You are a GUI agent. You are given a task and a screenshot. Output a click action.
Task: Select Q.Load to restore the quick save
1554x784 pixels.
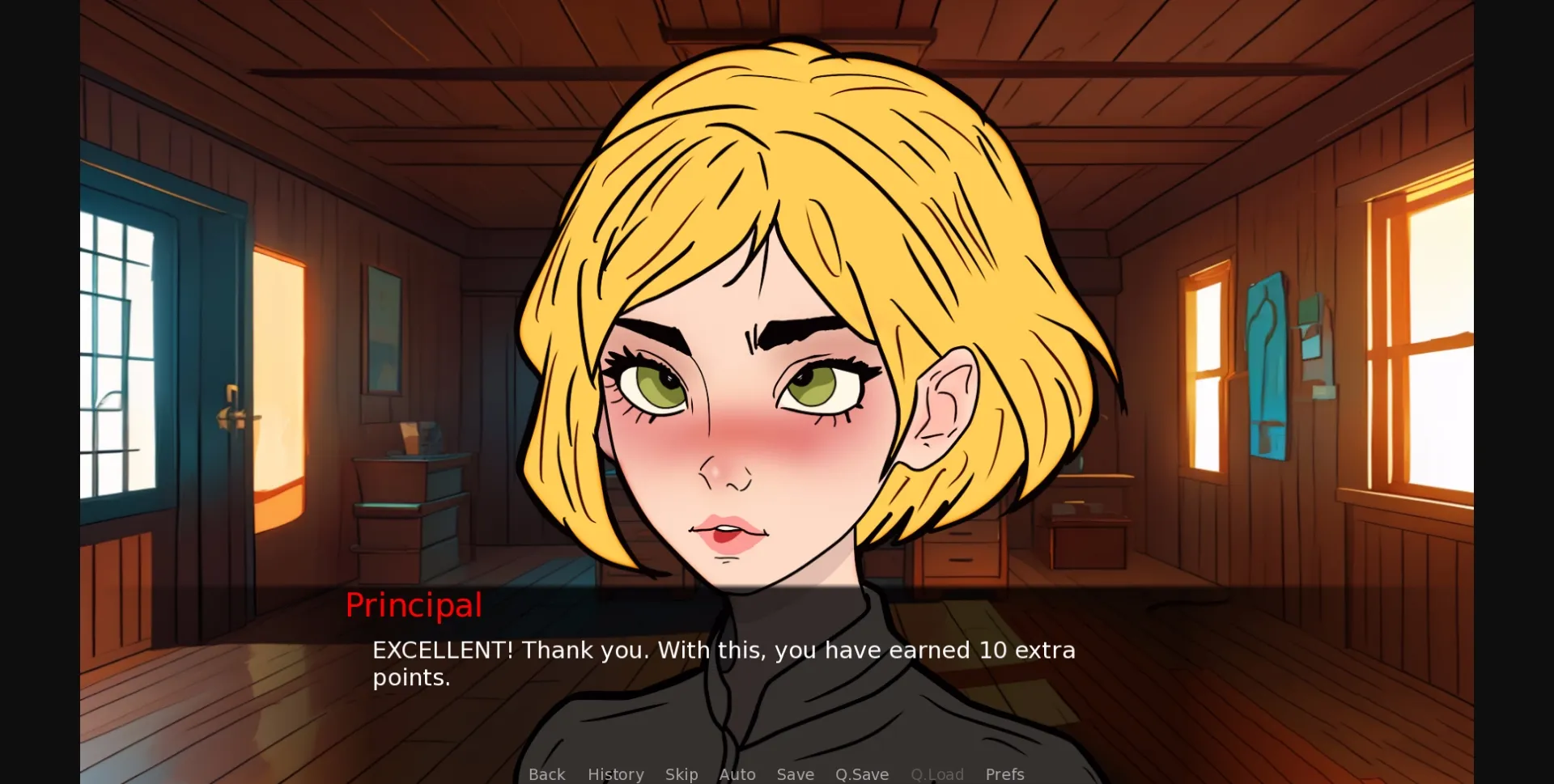937,774
